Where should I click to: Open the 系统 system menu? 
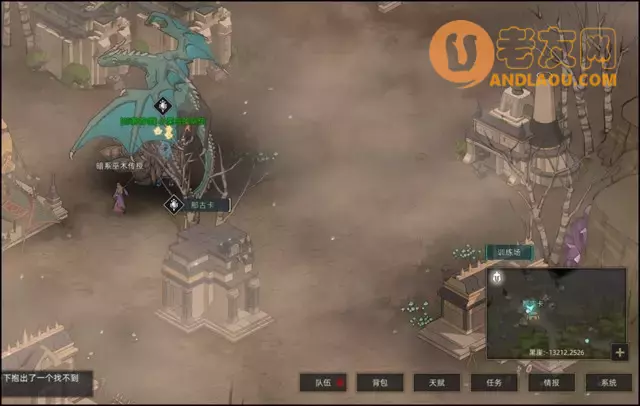(608, 382)
